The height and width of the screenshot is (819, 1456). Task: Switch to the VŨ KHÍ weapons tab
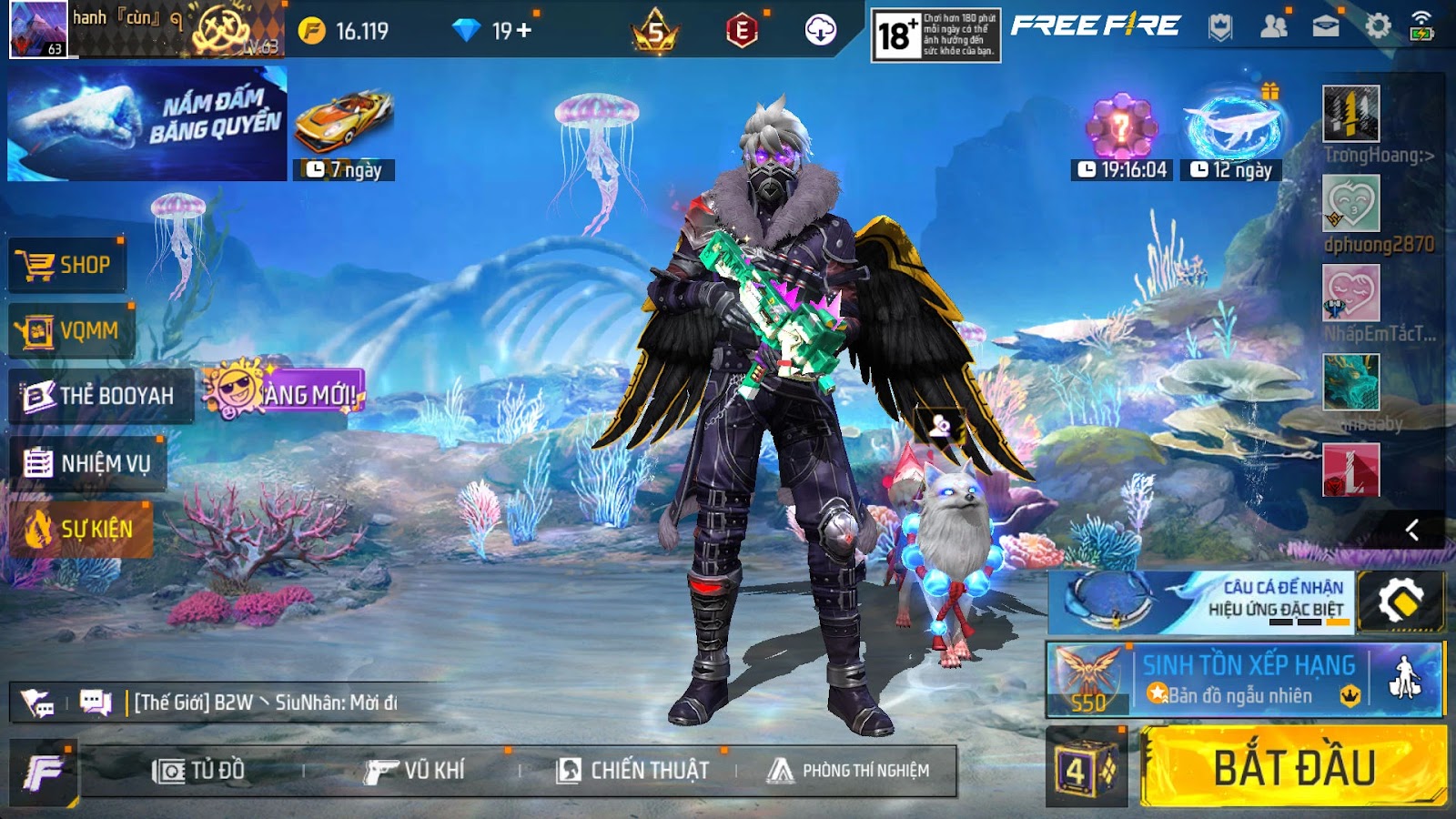[x=415, y=771]
